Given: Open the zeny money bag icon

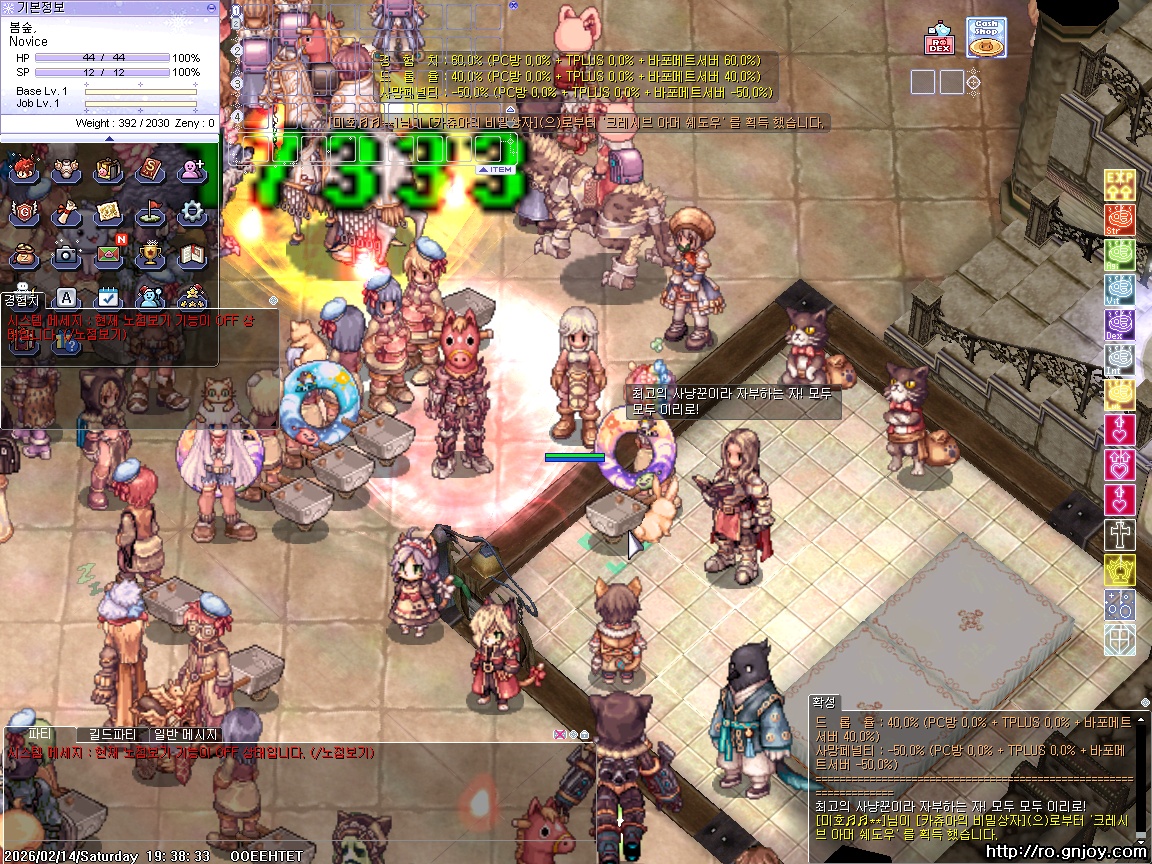Looking at the screenshot, I should click(24, 255).
